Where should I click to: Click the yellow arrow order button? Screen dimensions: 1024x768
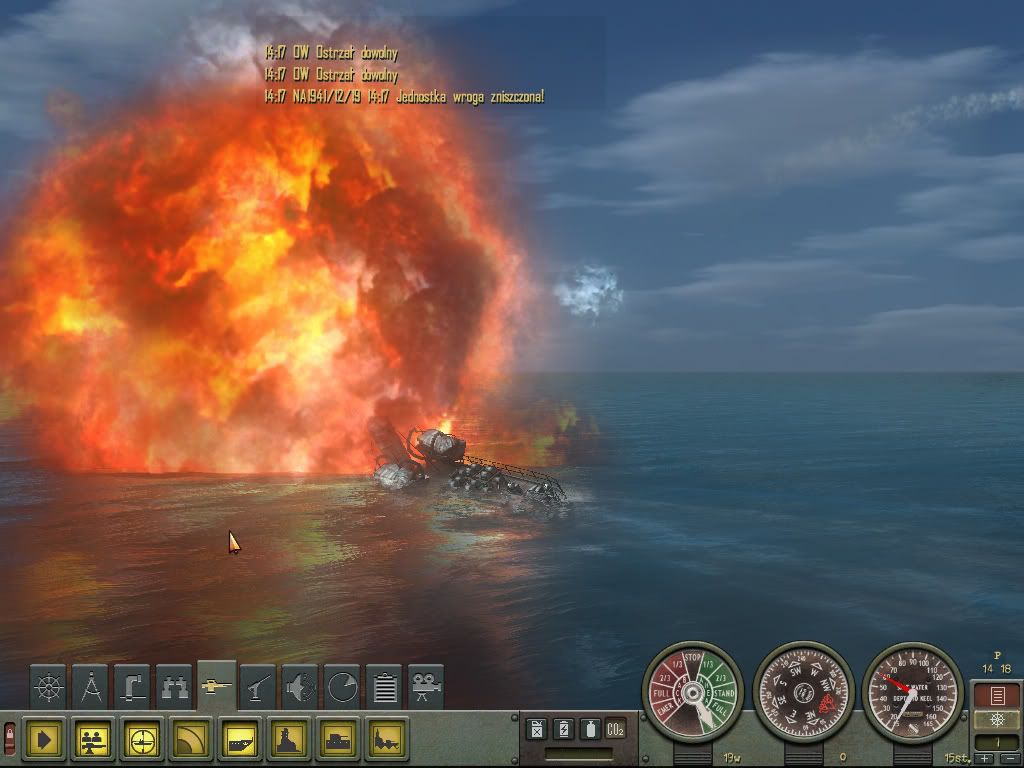pos(42,741)
